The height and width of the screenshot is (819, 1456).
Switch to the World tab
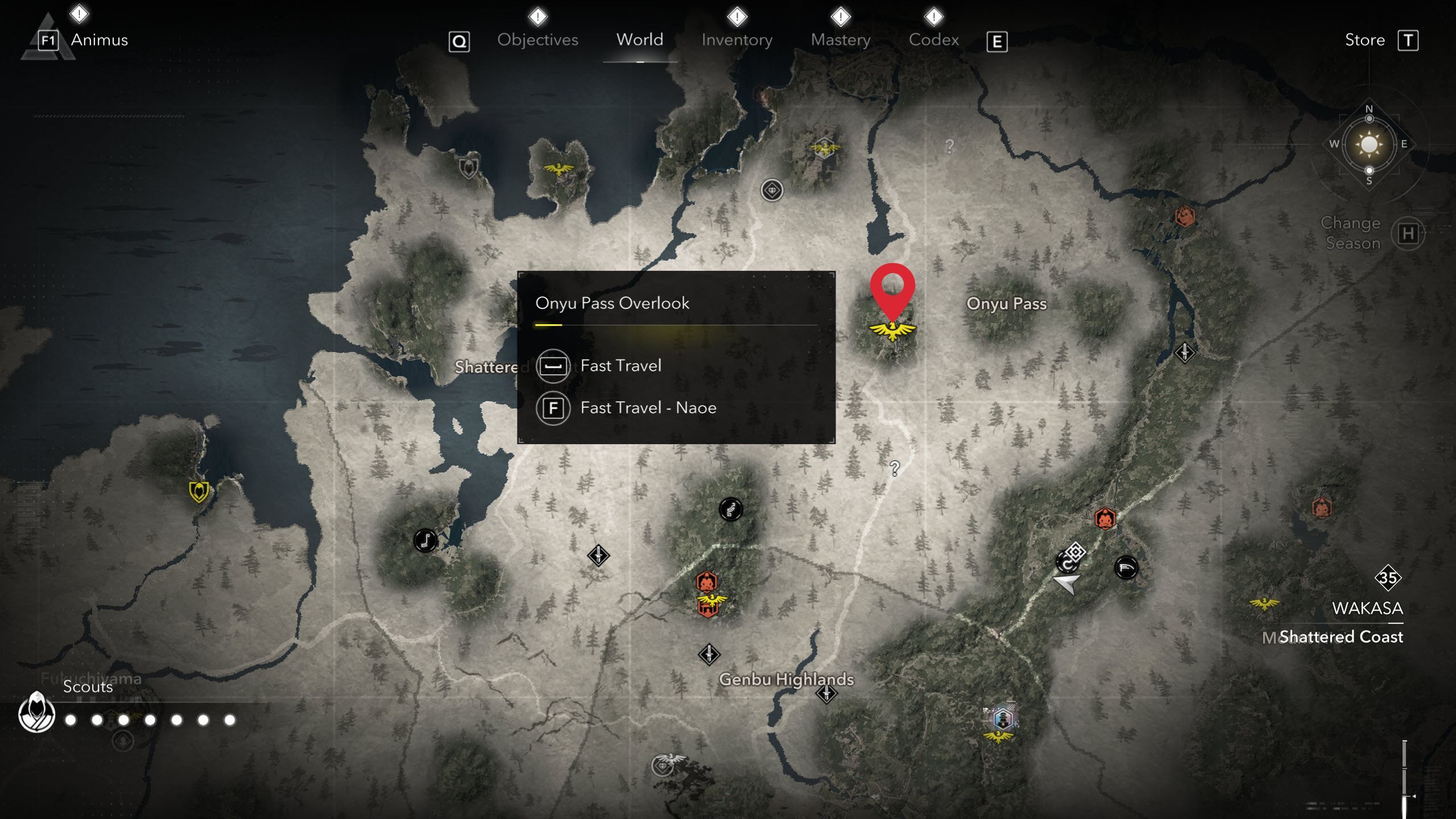640,40
